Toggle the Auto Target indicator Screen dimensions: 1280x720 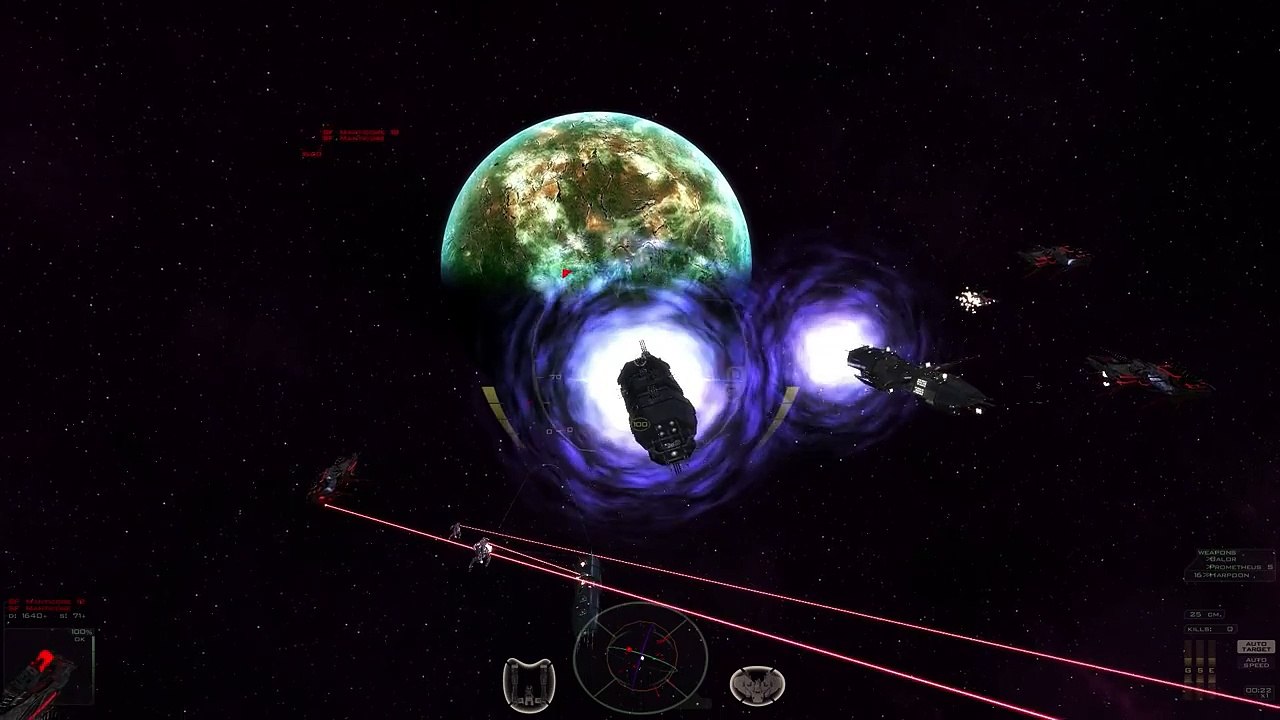pyautogui.click(x=1255, y=647)
